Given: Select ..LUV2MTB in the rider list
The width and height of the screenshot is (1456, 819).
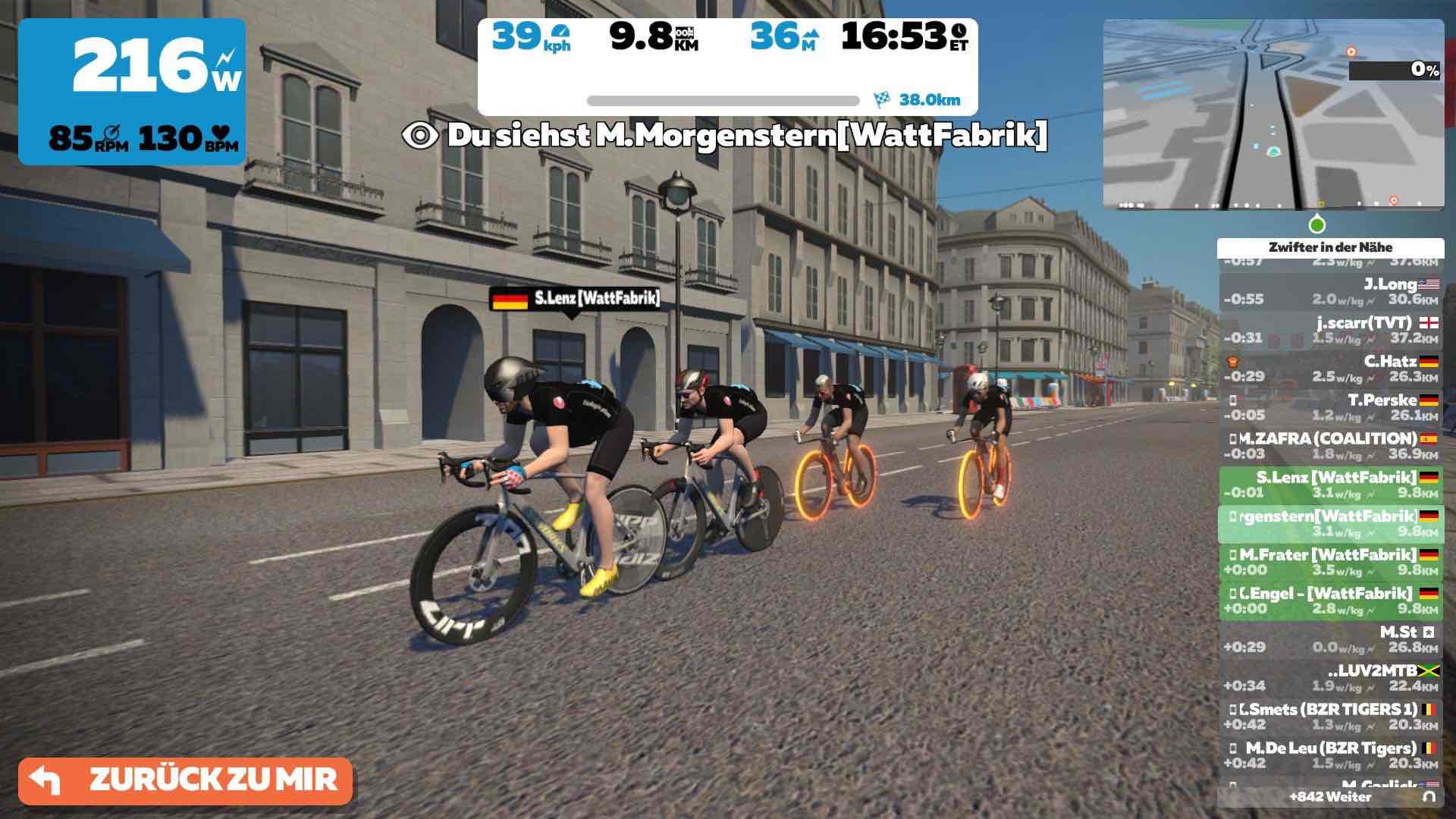Looking at the screenshot, I should tap(1331, 678).
